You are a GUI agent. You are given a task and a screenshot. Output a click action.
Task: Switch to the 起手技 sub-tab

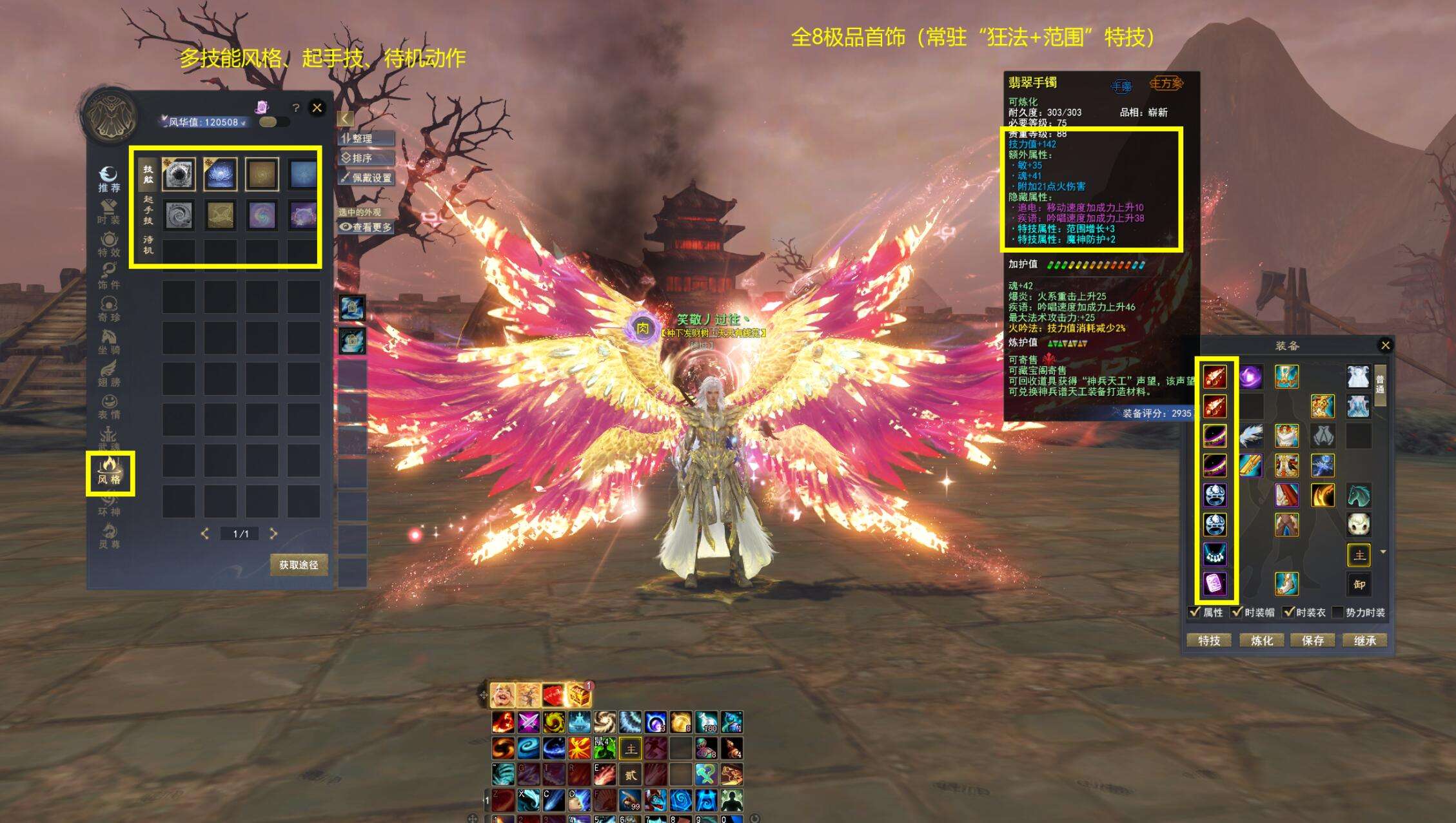148,210
